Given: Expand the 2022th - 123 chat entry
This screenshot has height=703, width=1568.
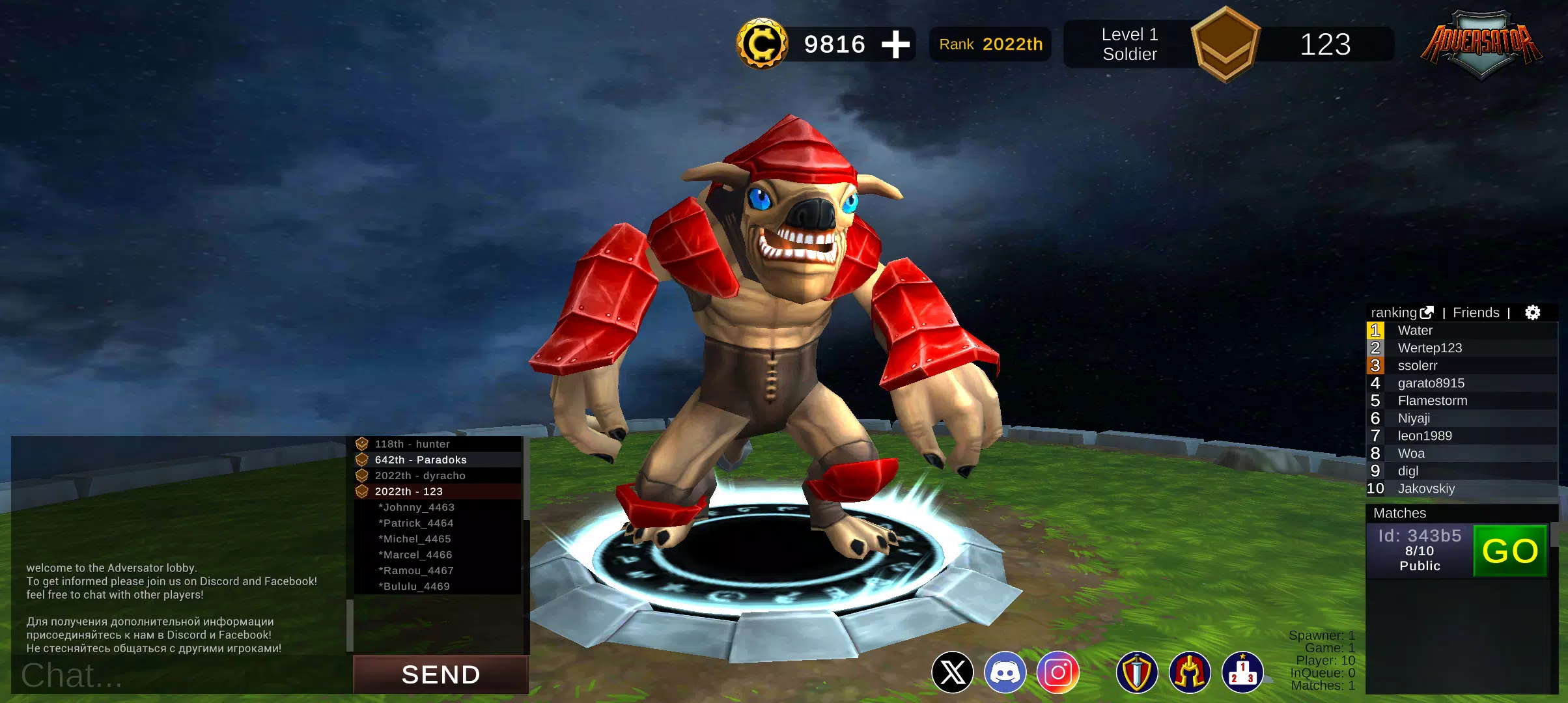Looking at the screenshot, I should (x=407, y=491).
